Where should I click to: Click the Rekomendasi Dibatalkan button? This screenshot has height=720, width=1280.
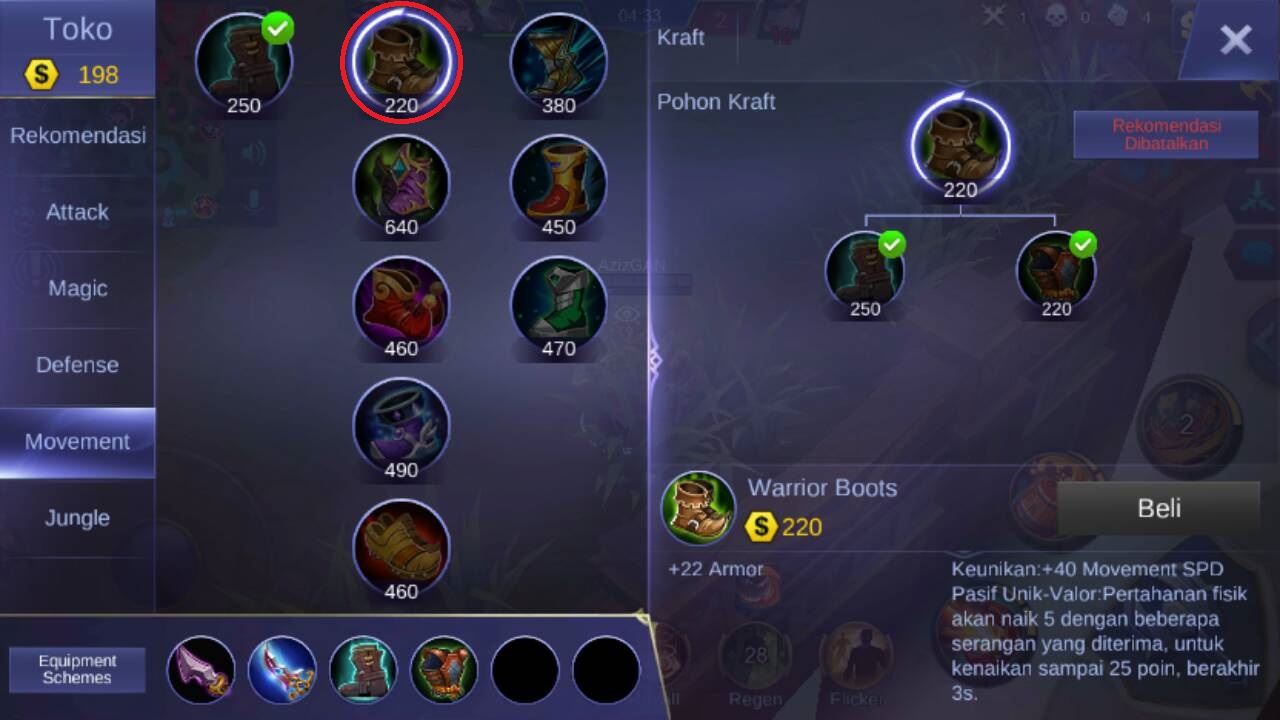pyautogui.click(x=1165, y=135)
